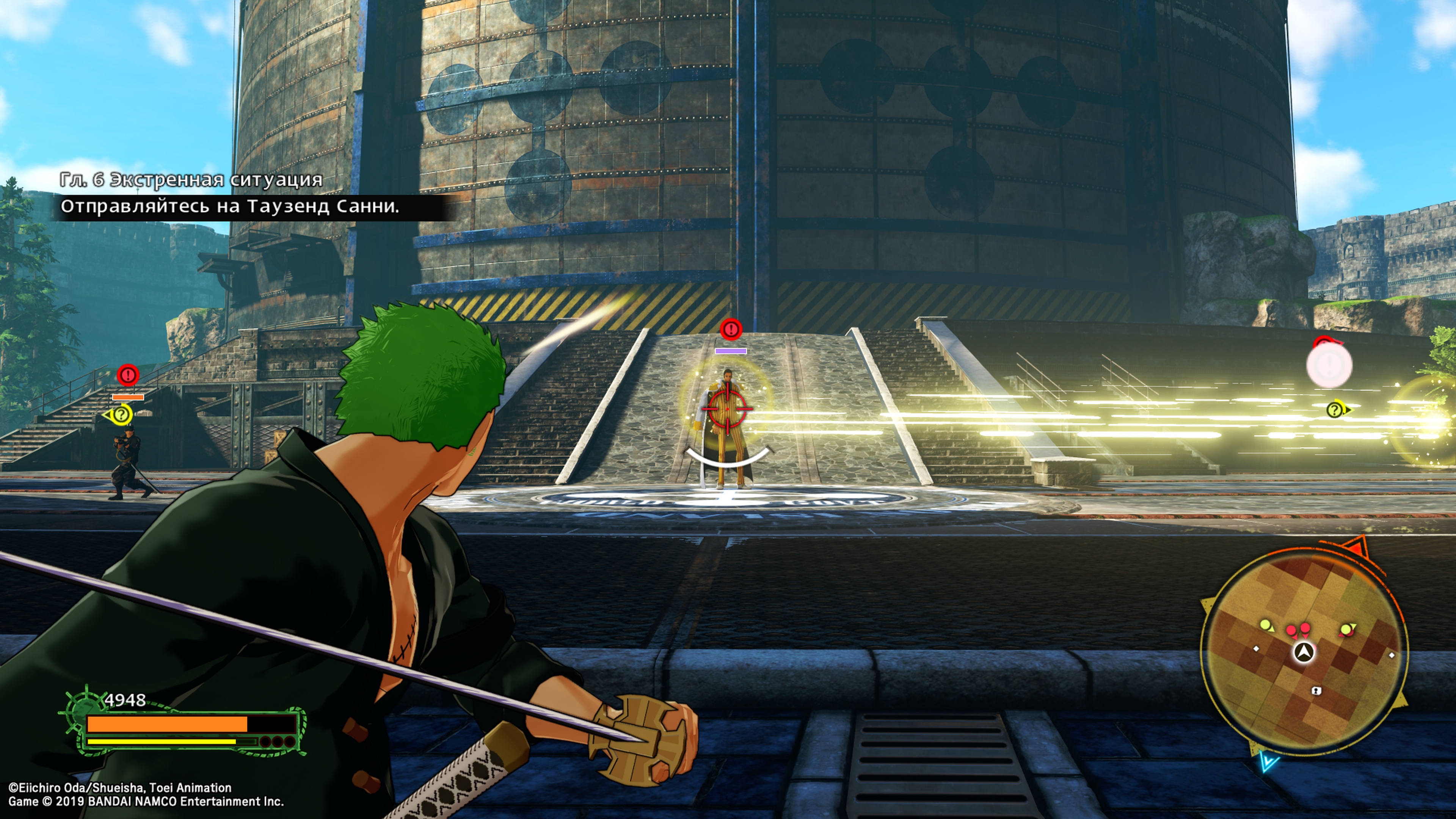1456x819 pixels.
Task: Select the blue waypoint arrow at the minimap edge
Action: [x=1268, y=762]
